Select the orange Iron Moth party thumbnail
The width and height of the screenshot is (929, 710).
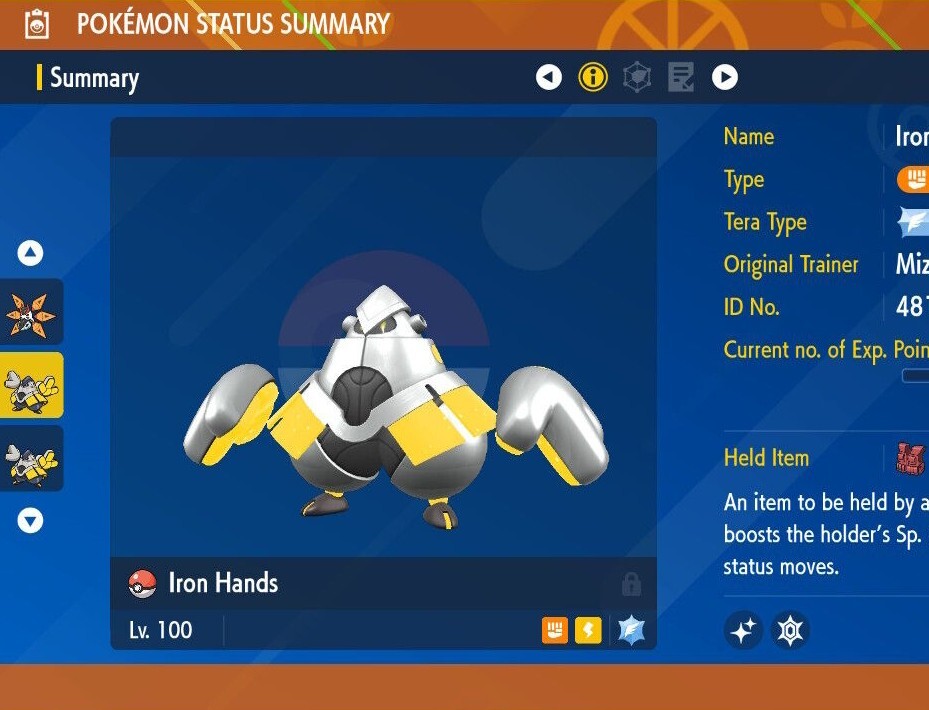31,312
